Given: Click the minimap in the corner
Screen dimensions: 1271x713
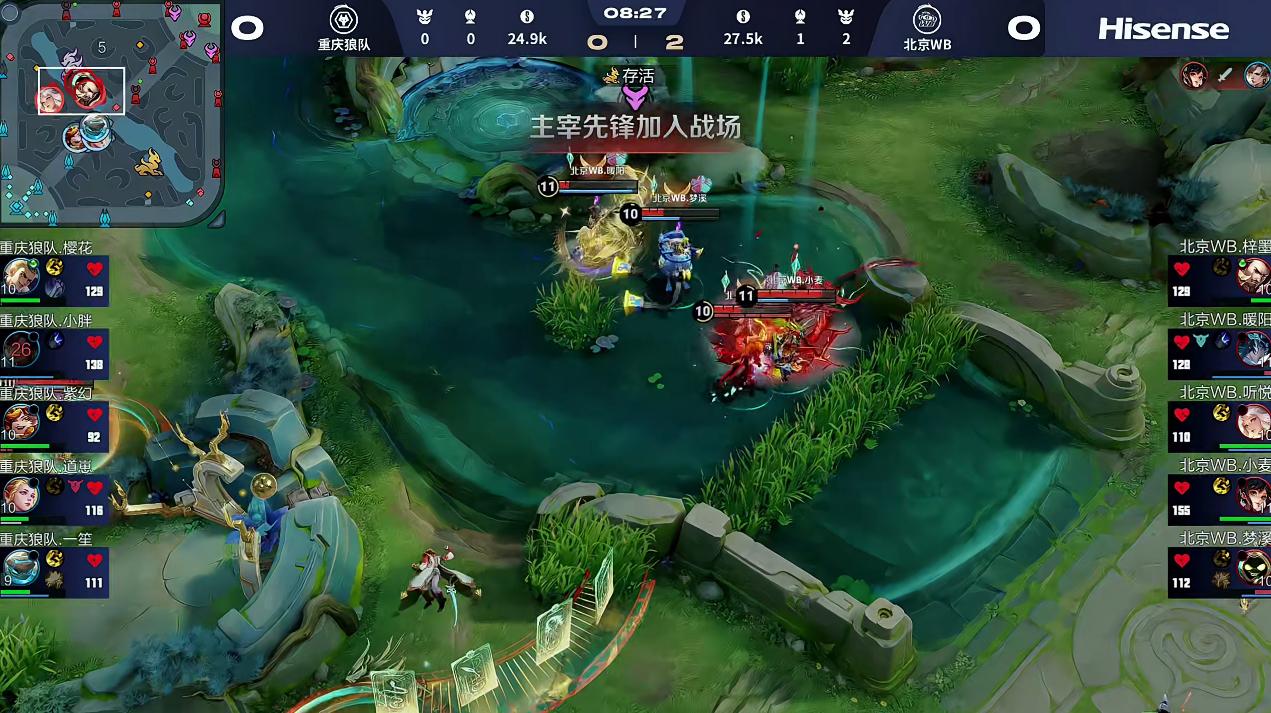Looking at the screenshot, I should tap(111, 113).
